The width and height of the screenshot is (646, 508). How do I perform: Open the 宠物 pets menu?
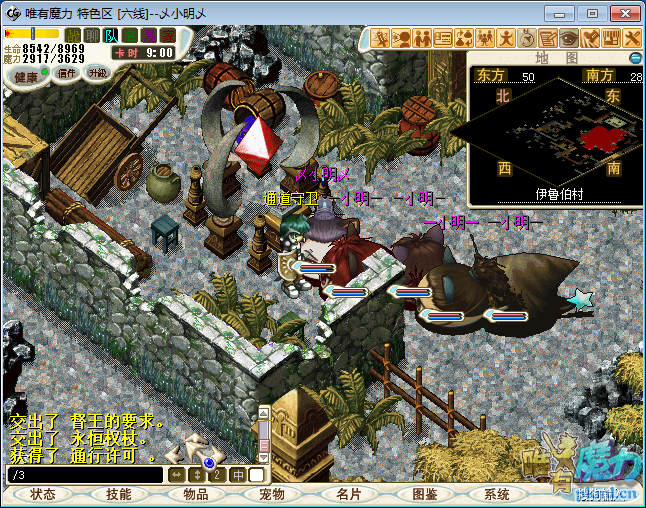click(x=271, y=494)
